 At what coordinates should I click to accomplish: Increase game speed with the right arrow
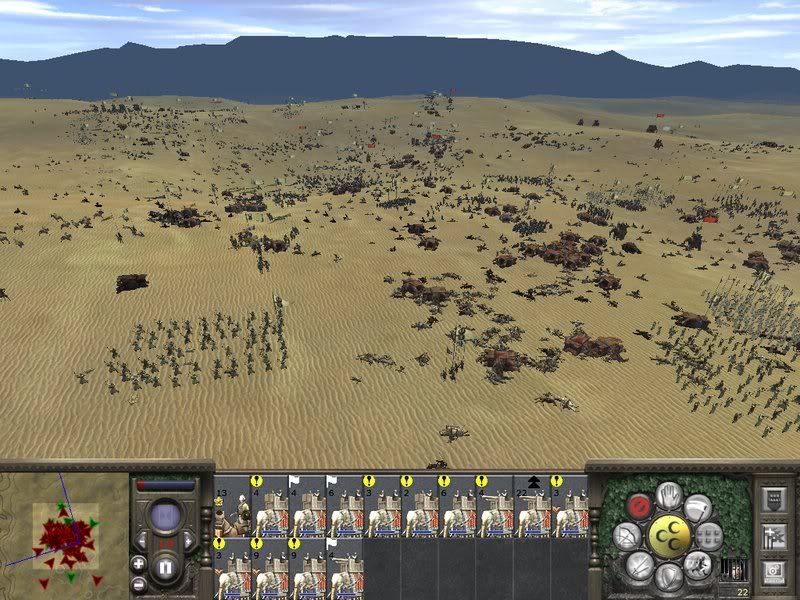pos(190,540)
